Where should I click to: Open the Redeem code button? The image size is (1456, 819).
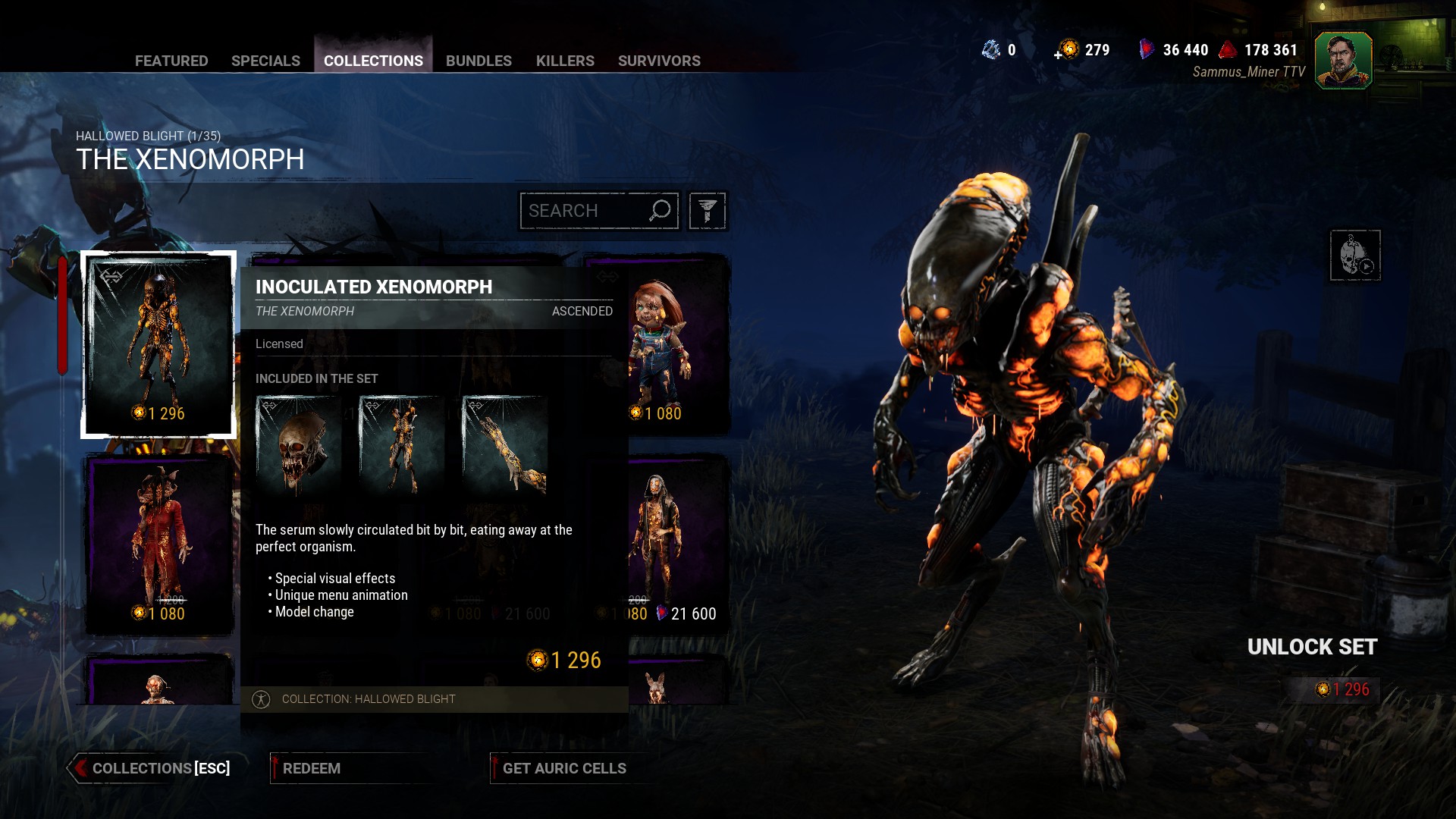(312, 768)
